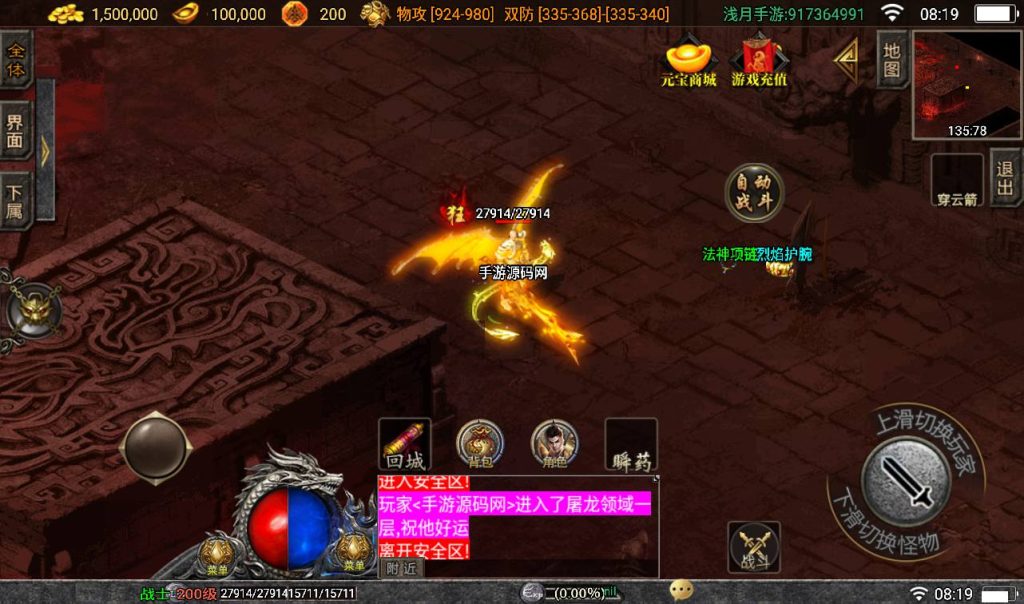The height and width of the screenshot is (604, 1024).
Task: Open the speech bubble chat icon
Action: pyautogui.click(x=682, y=591)
